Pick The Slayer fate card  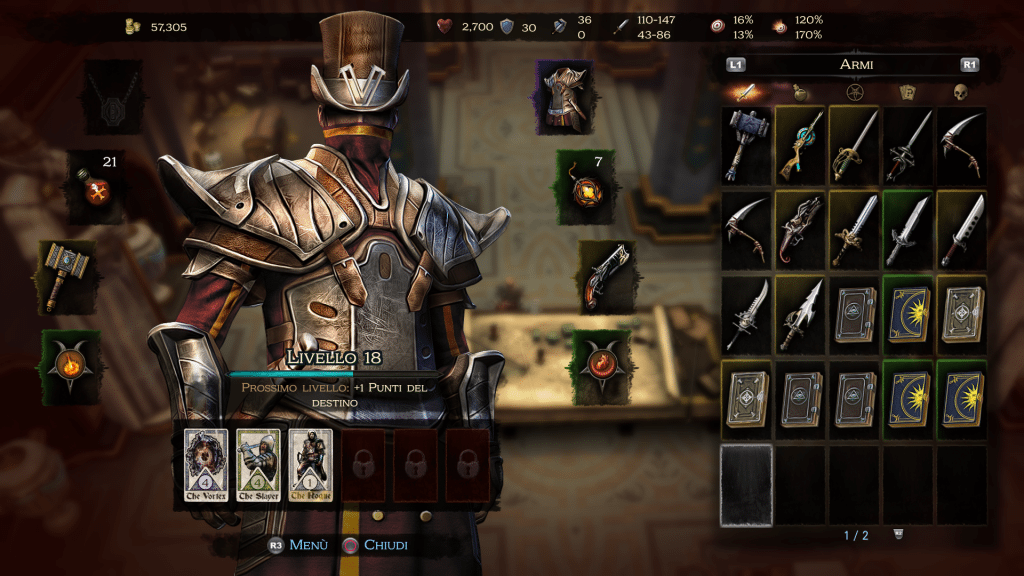[x=258, y=464]
